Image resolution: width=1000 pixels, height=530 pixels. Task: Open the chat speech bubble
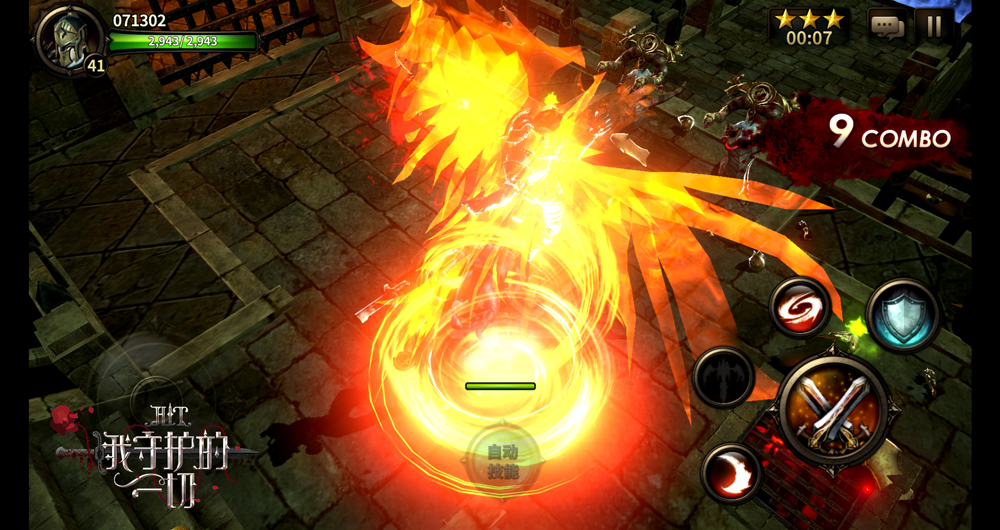885,25
